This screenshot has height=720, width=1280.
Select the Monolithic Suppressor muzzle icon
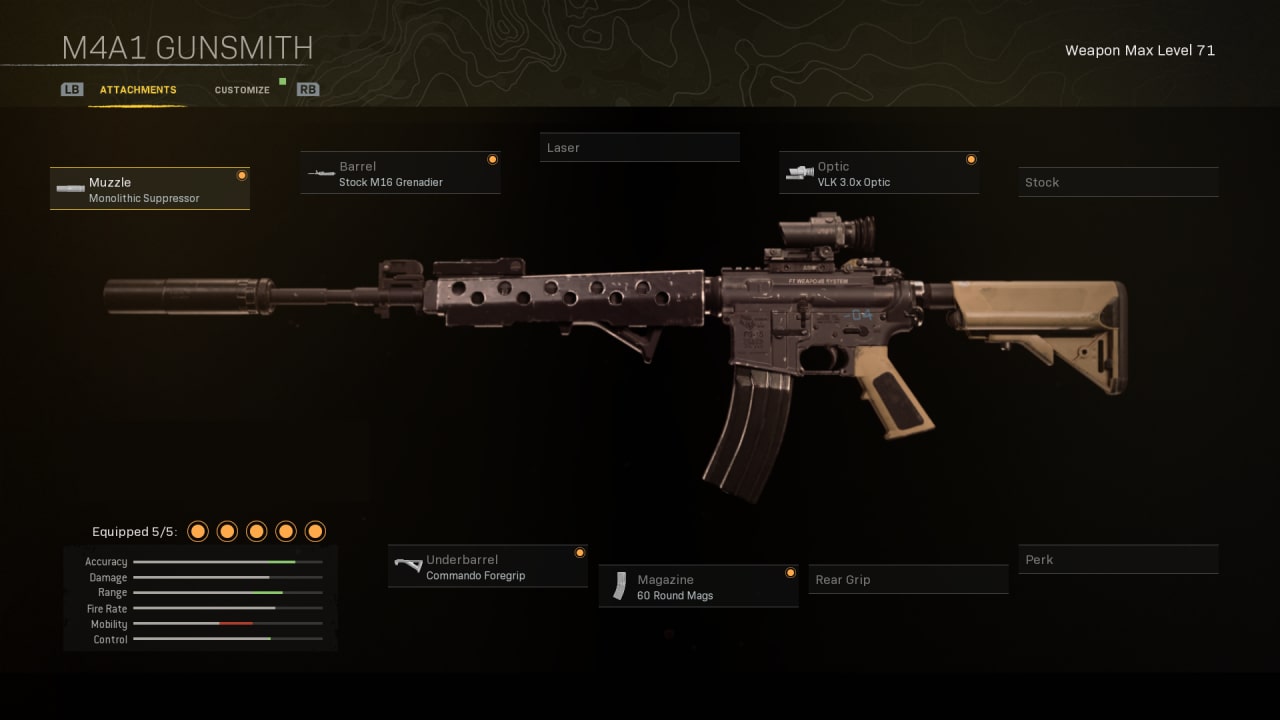coord(70,188)
